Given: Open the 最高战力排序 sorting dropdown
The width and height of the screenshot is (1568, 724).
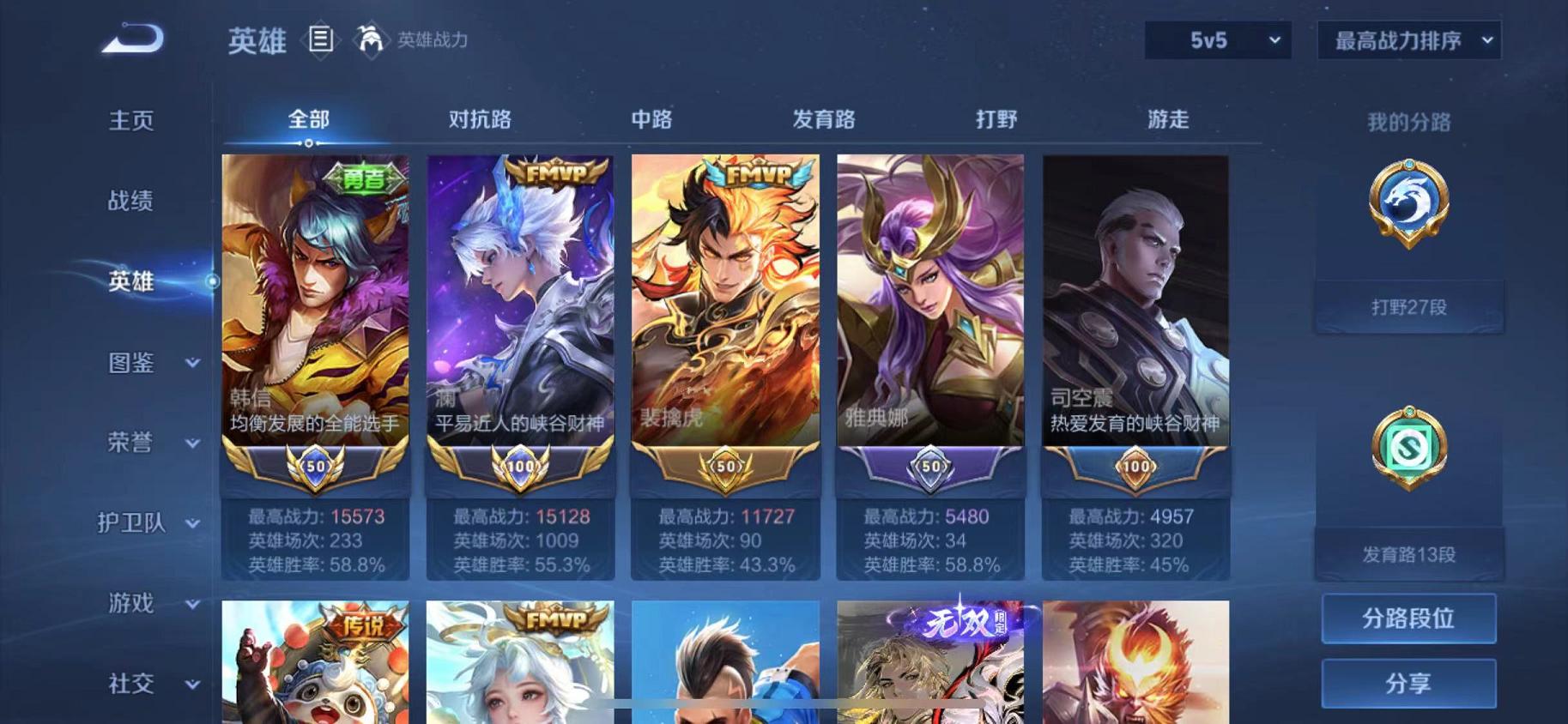Looking at the screenshot, I should point(1408,39).
